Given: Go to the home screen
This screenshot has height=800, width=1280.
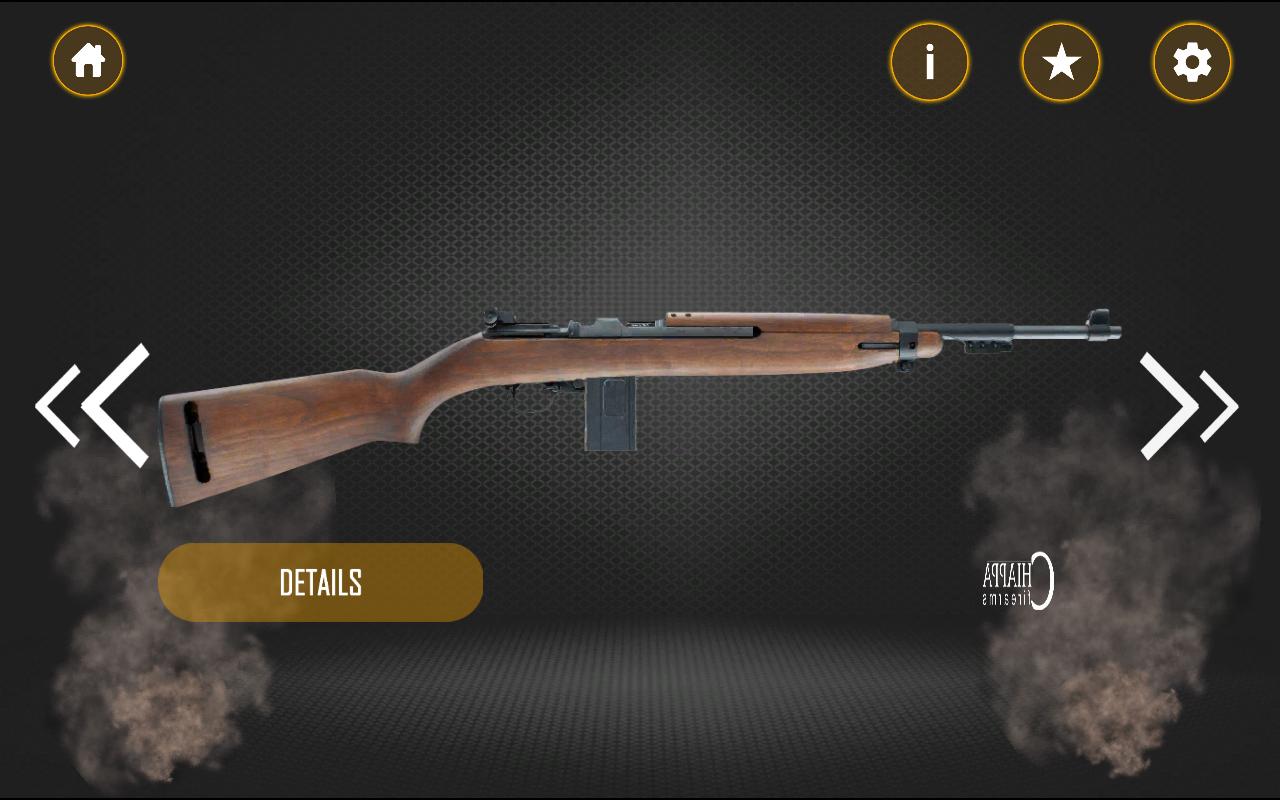Looking at the screenshot, I should point(88,61).
